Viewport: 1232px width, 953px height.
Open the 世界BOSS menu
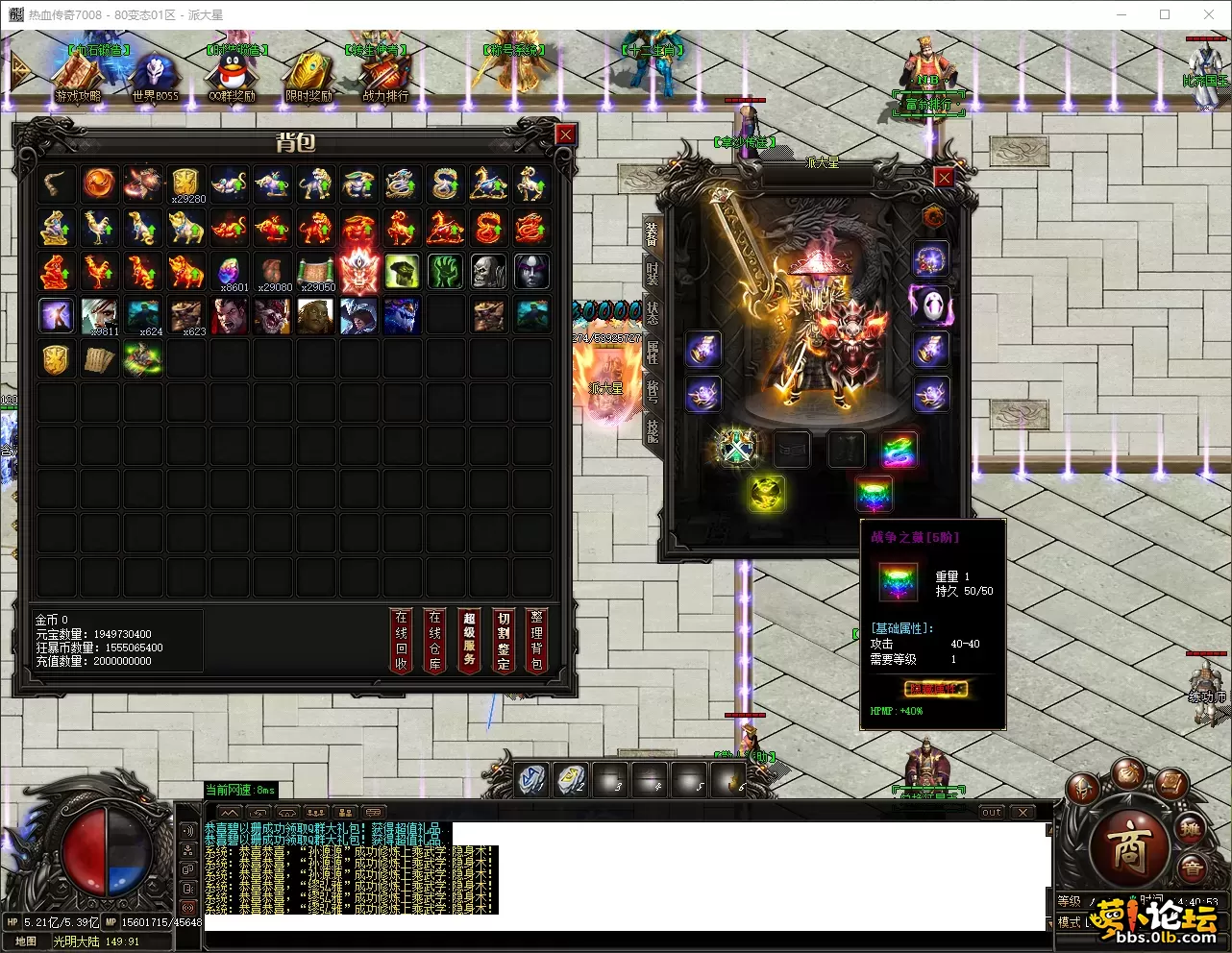[155, 76]
